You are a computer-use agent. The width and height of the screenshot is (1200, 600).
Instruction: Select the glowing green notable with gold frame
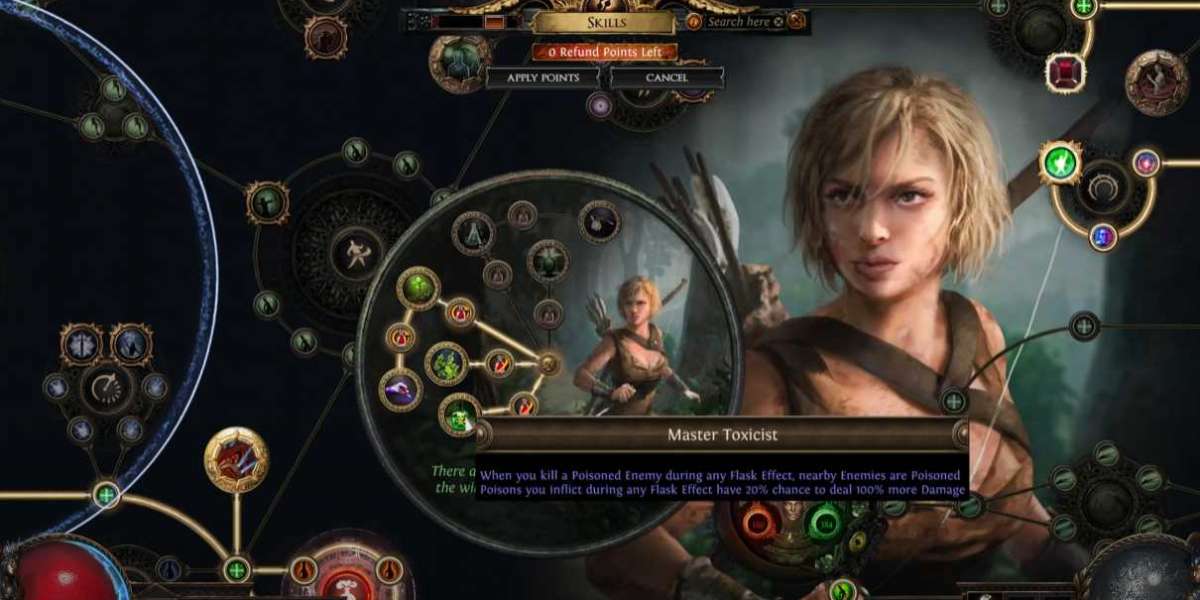(1060, 162)
